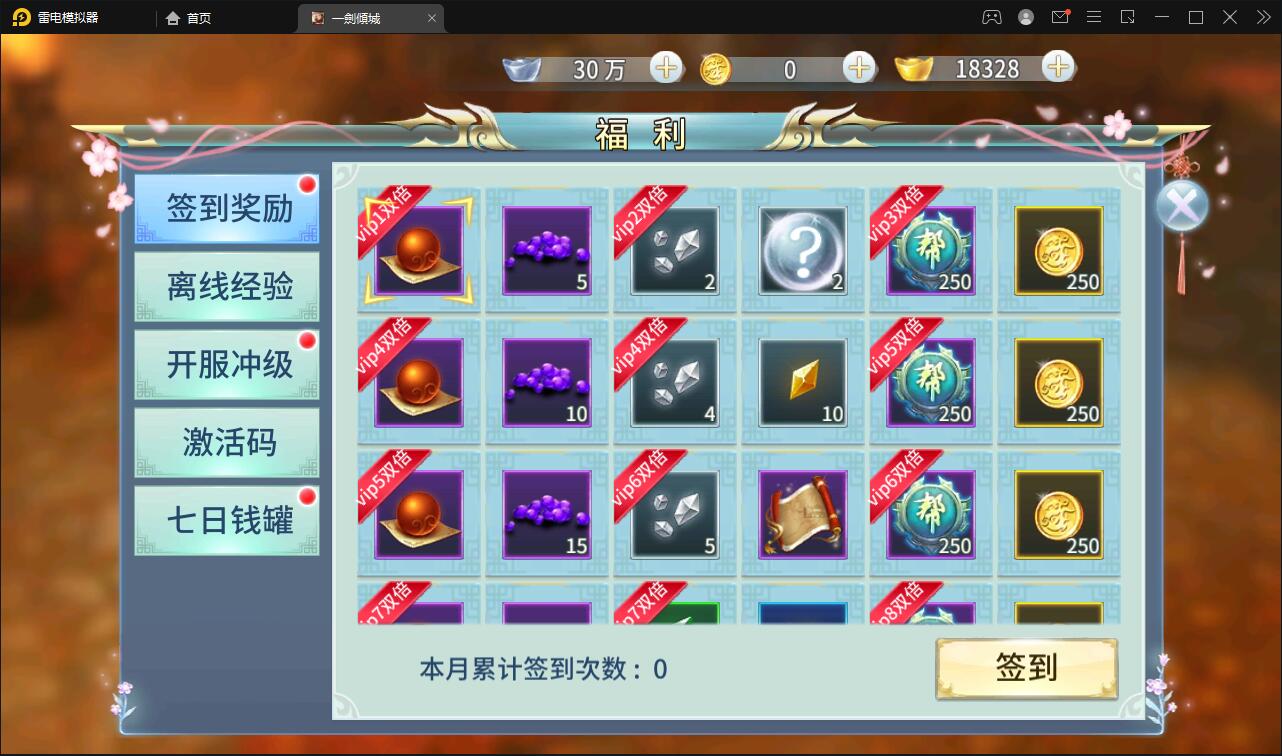Click the crystal shard reward showing 4

(x=673, y=383)
